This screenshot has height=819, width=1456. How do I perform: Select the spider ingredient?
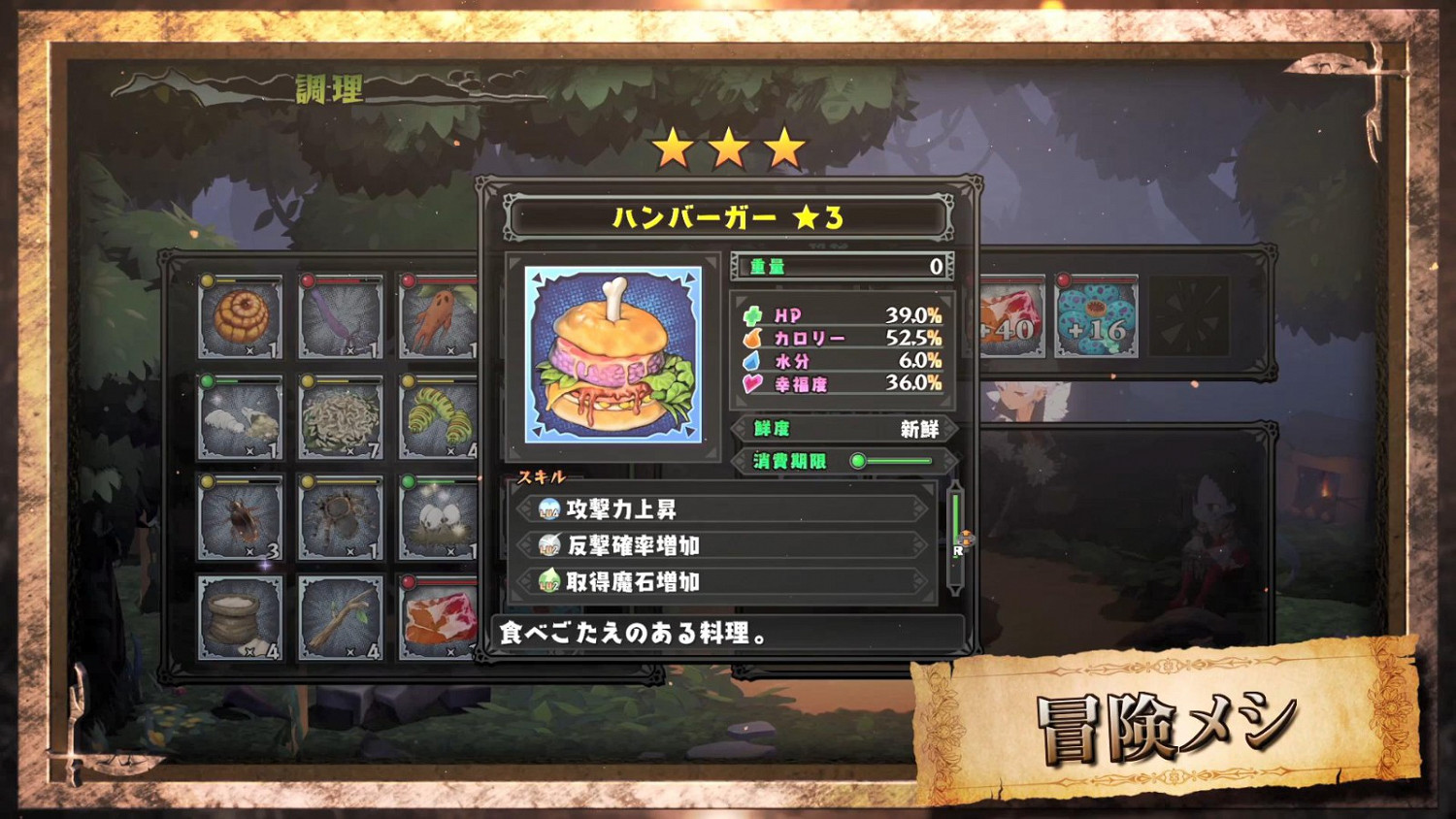click(x=338, y=517)
